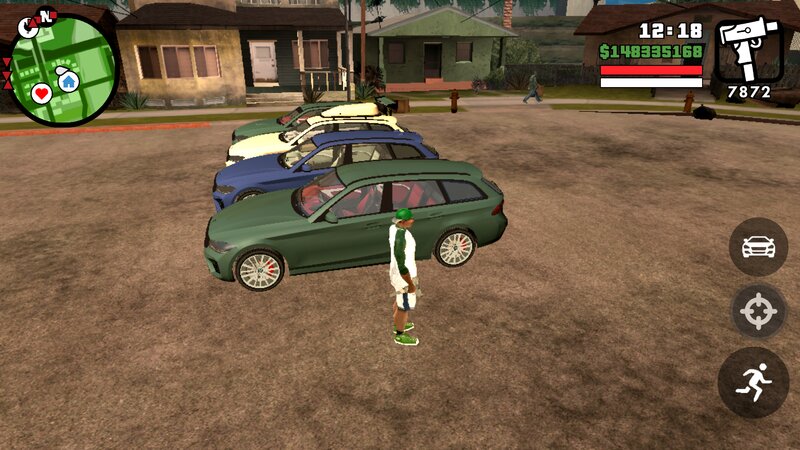The width and height of the screenshot is (800, 450).
Task: Select the blue house marker on minimap
Action: point(68,80)
